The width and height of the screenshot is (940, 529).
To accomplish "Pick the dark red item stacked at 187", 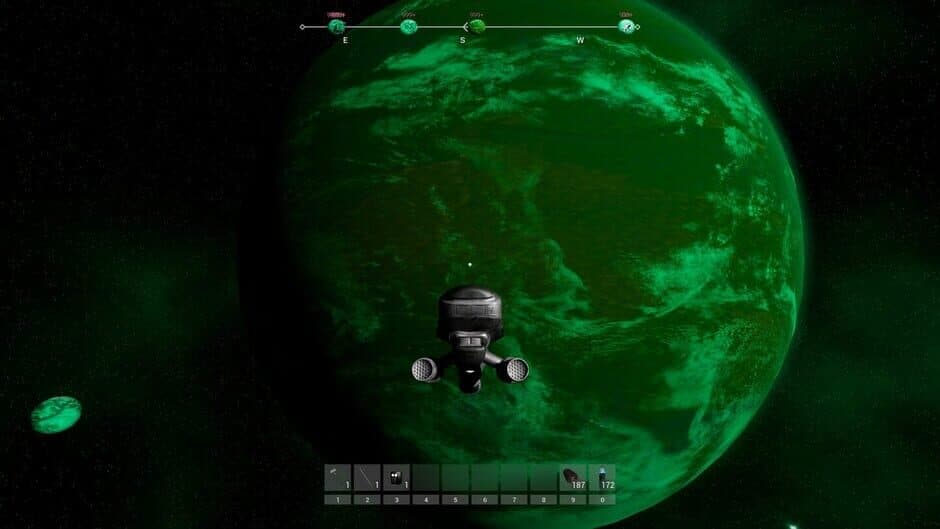I will pos(572,477).
